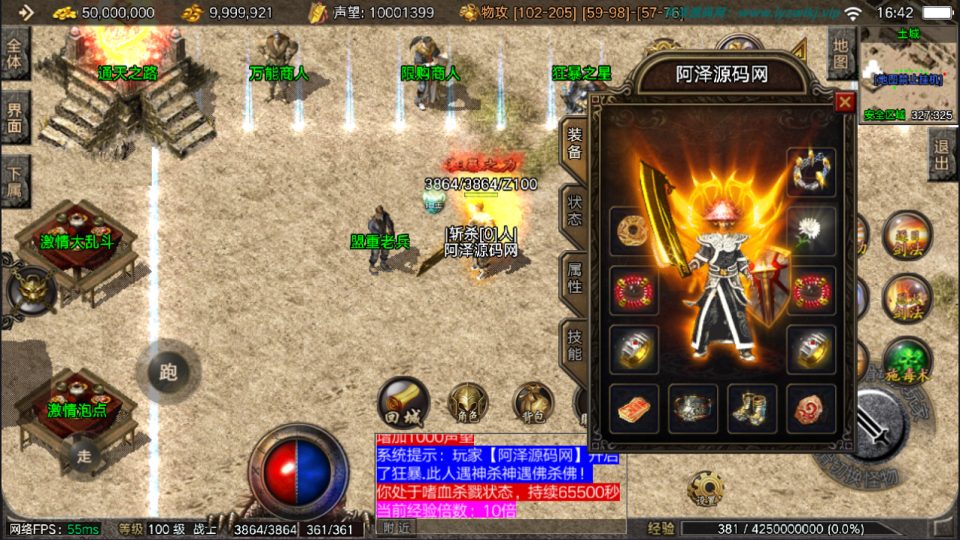Viewport: 960px width, 540px height.
Task: Toggle the 跑 run button
Action: point(168,372)
